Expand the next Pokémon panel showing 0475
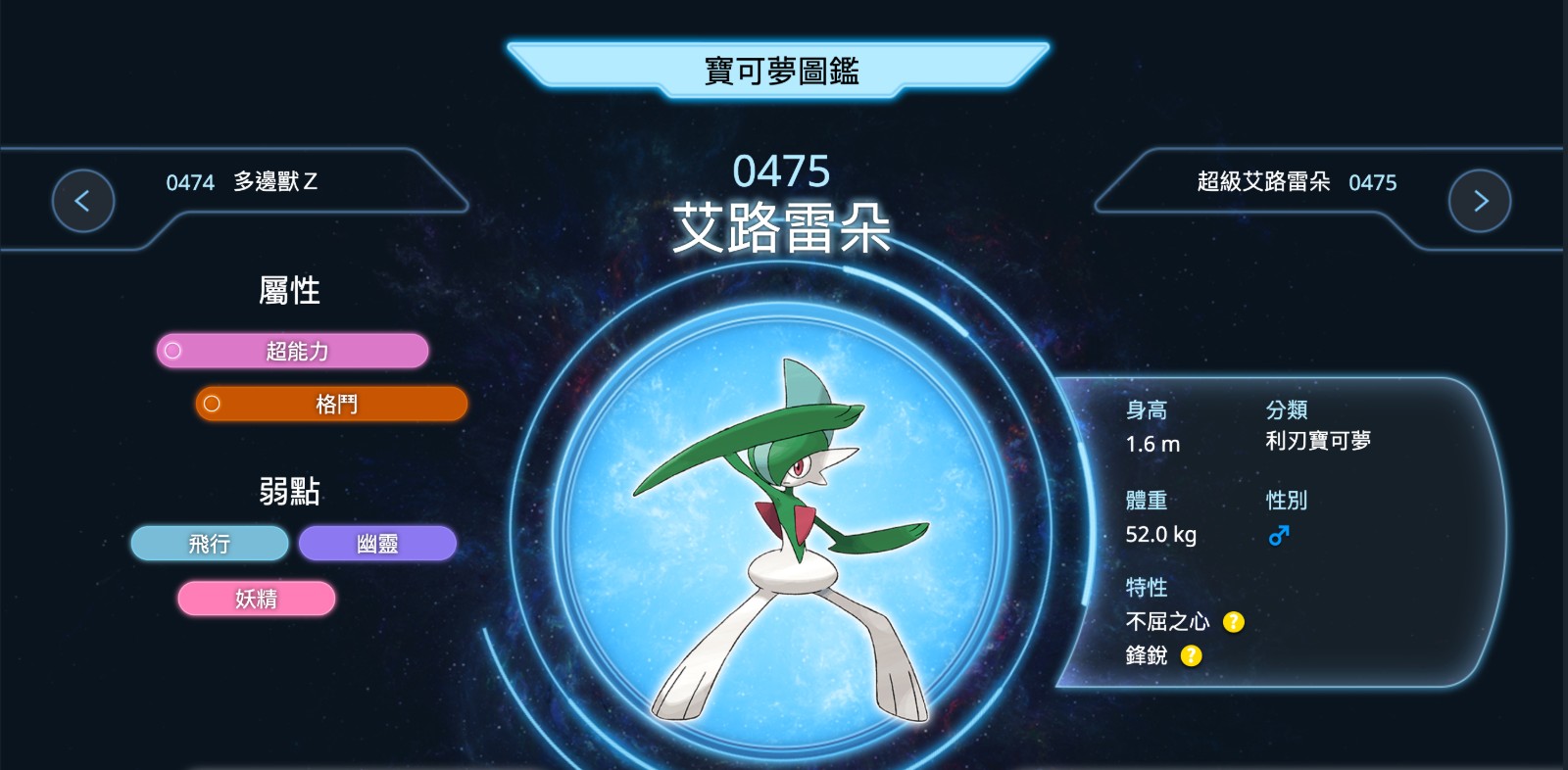The width and height of the screenshot is (1568, 770). [1294, 182]
